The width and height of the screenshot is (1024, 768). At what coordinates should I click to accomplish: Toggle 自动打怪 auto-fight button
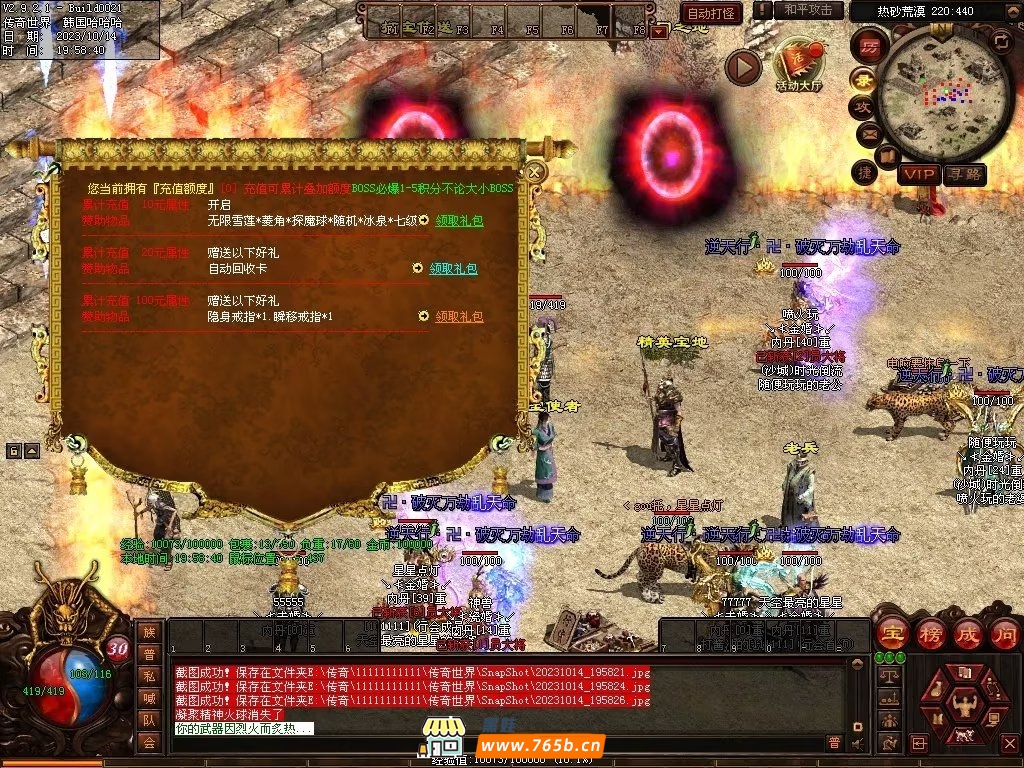[x=712, y=13]
